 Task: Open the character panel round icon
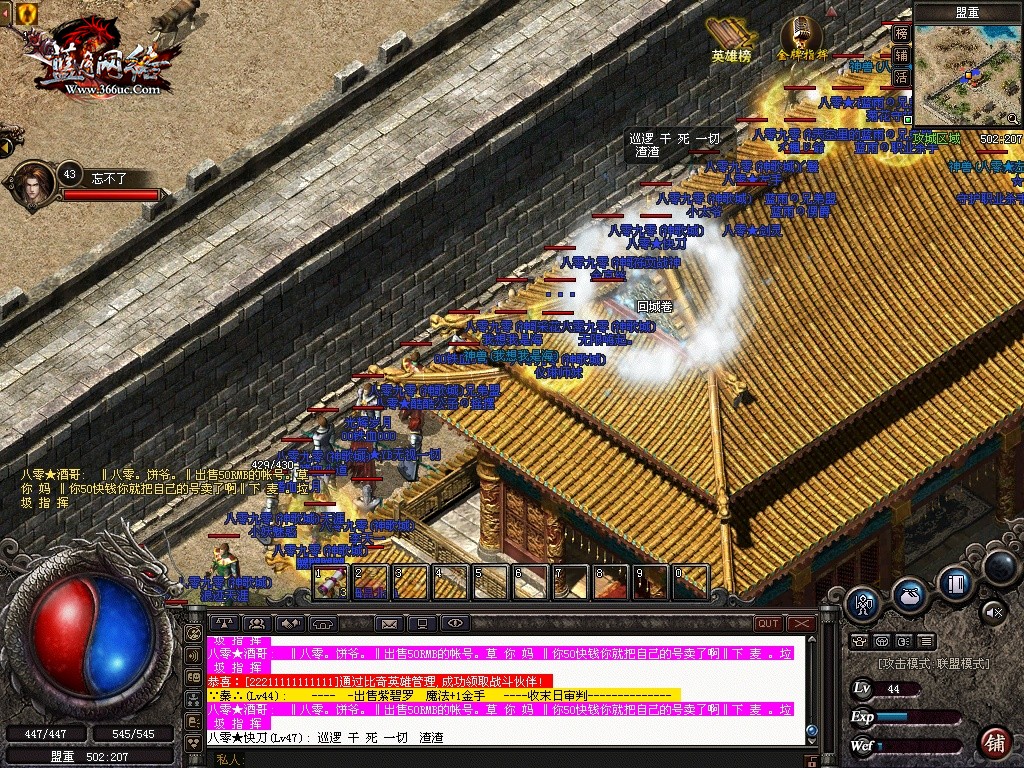862,603
